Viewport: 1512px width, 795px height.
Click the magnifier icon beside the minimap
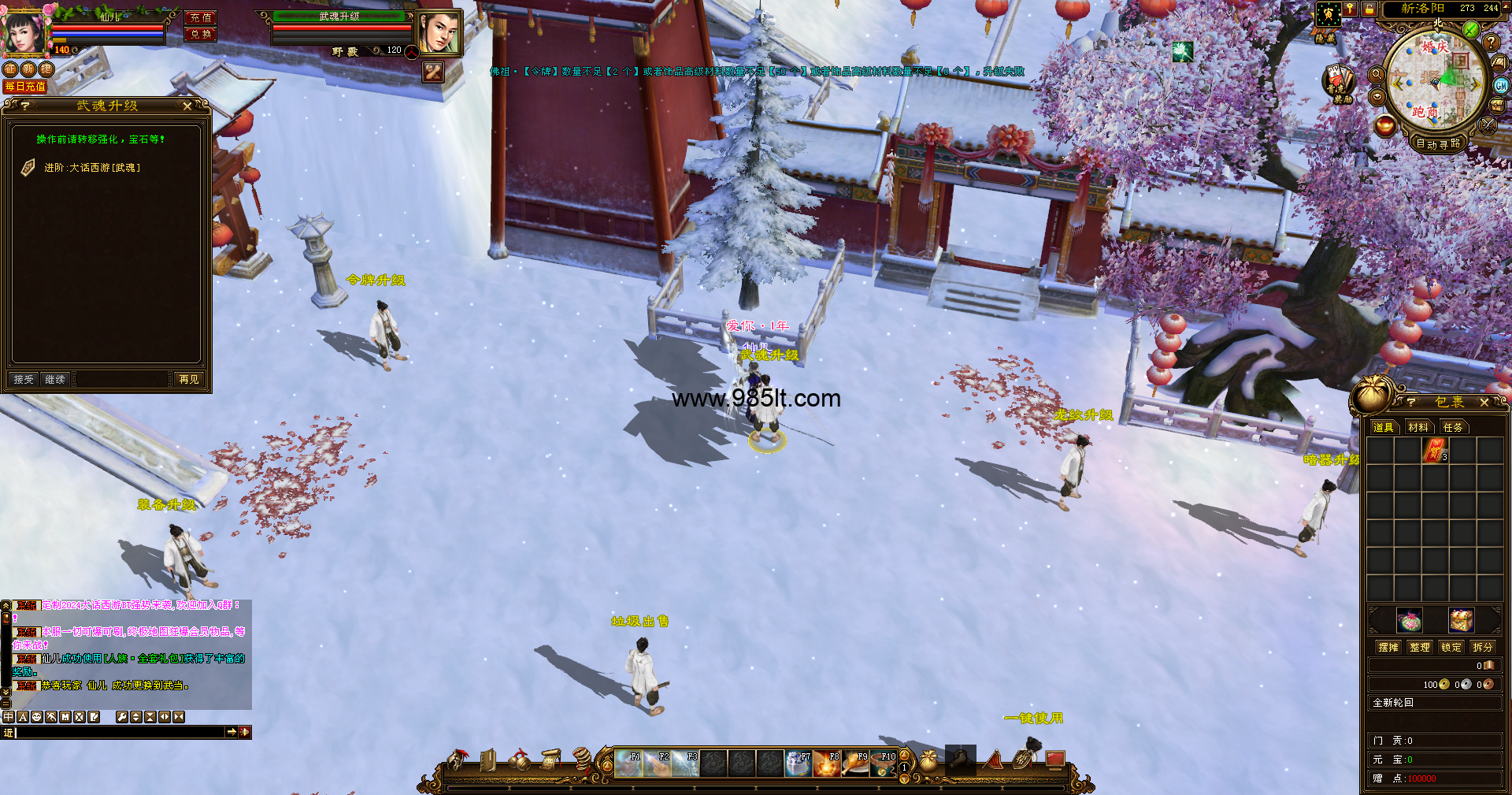tap(1377, 74)
